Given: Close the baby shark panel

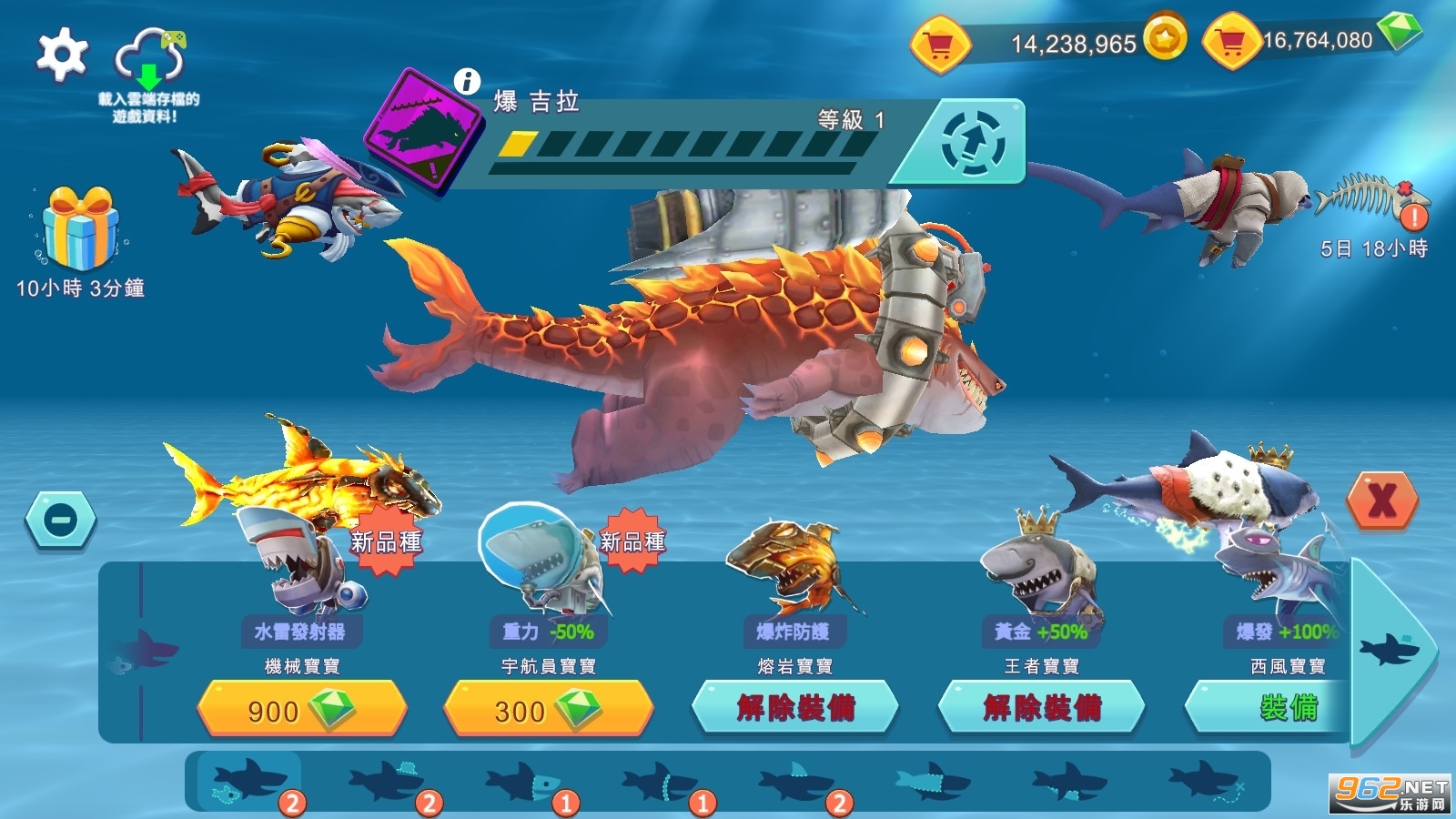Looking at the screenshot, I should coord(1382,500).
